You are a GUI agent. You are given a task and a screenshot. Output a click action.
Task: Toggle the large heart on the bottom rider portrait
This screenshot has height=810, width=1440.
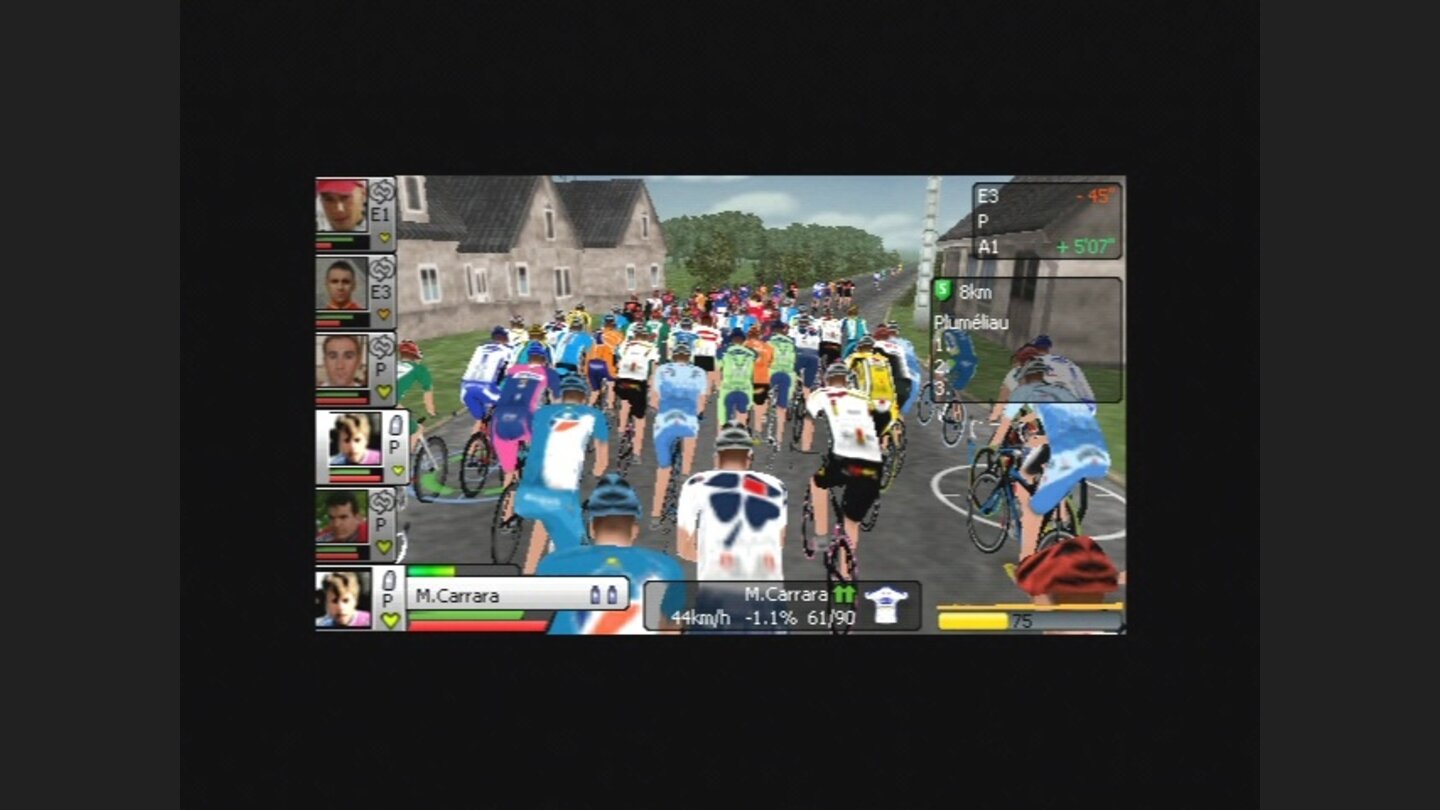390,618
